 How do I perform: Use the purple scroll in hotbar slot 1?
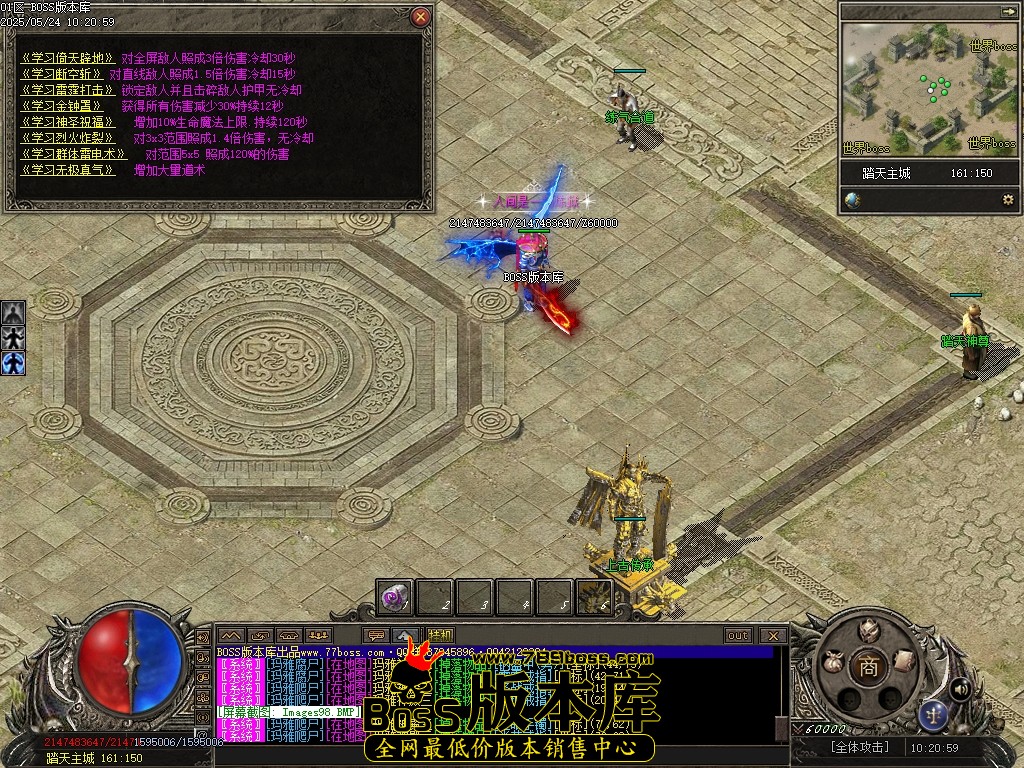(395, 597)
